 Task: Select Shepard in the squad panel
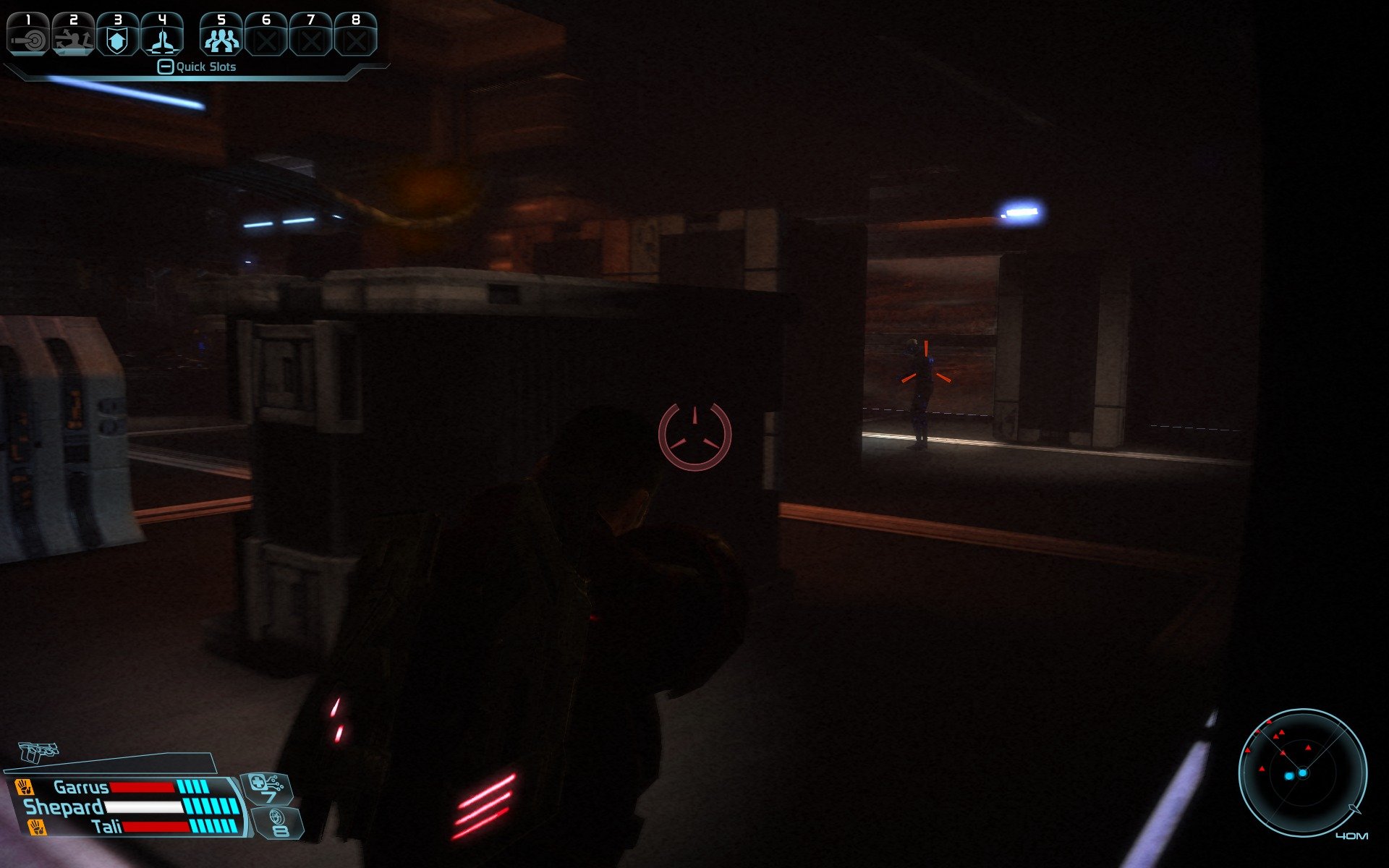tap(64, 807)
